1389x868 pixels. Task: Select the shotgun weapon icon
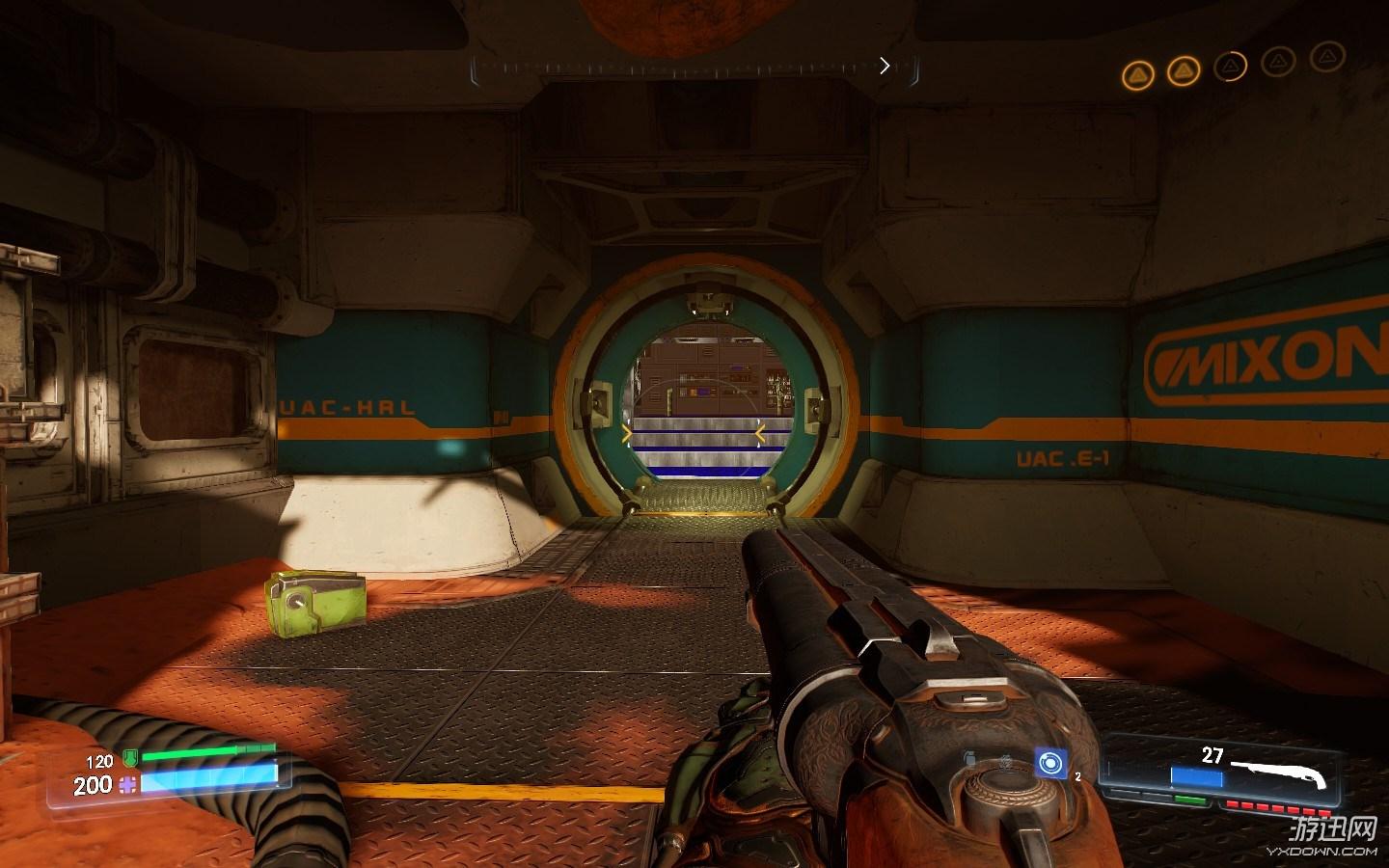click(1281, 771)
